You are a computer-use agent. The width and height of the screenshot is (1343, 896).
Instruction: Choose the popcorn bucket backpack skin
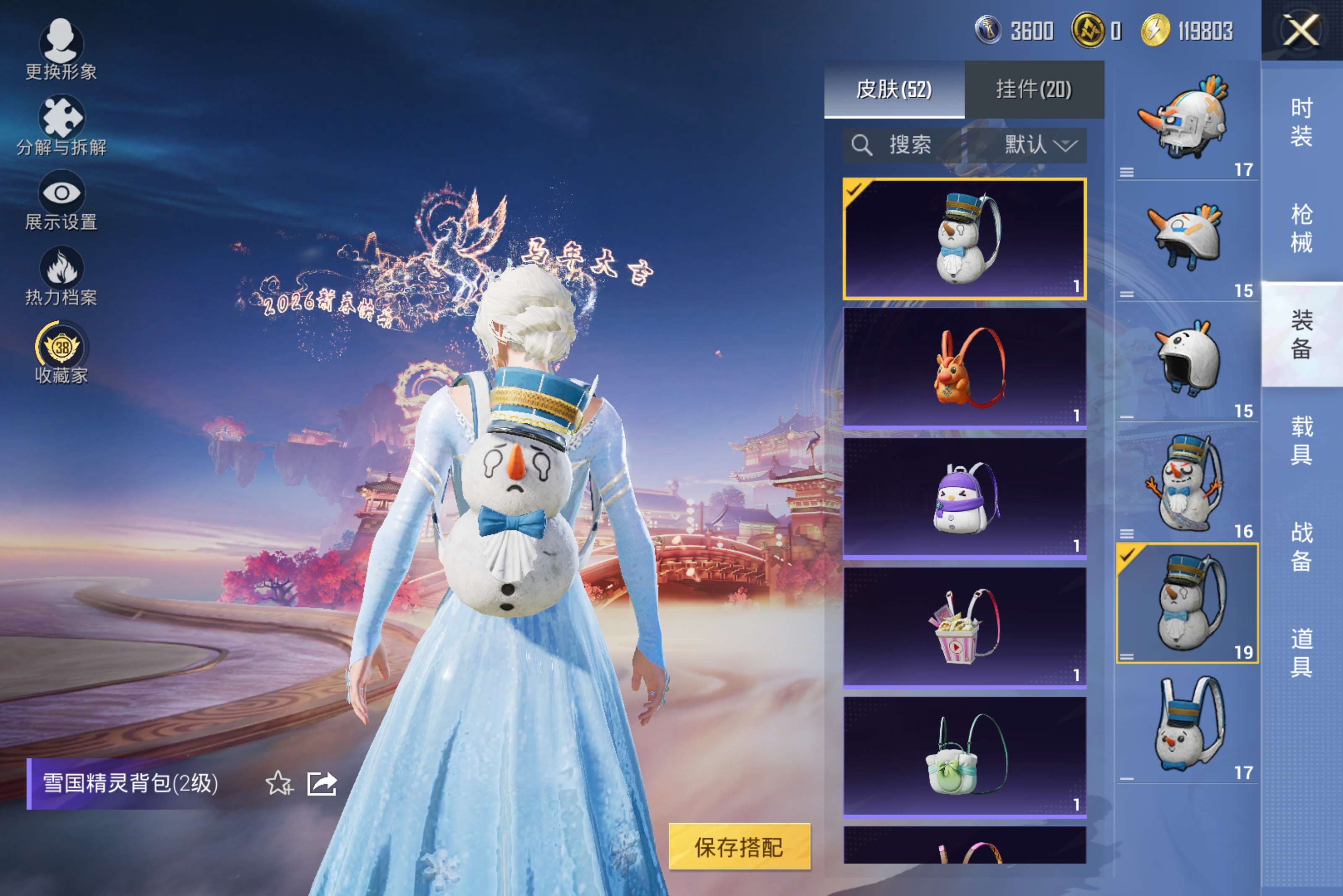[964, 627]
